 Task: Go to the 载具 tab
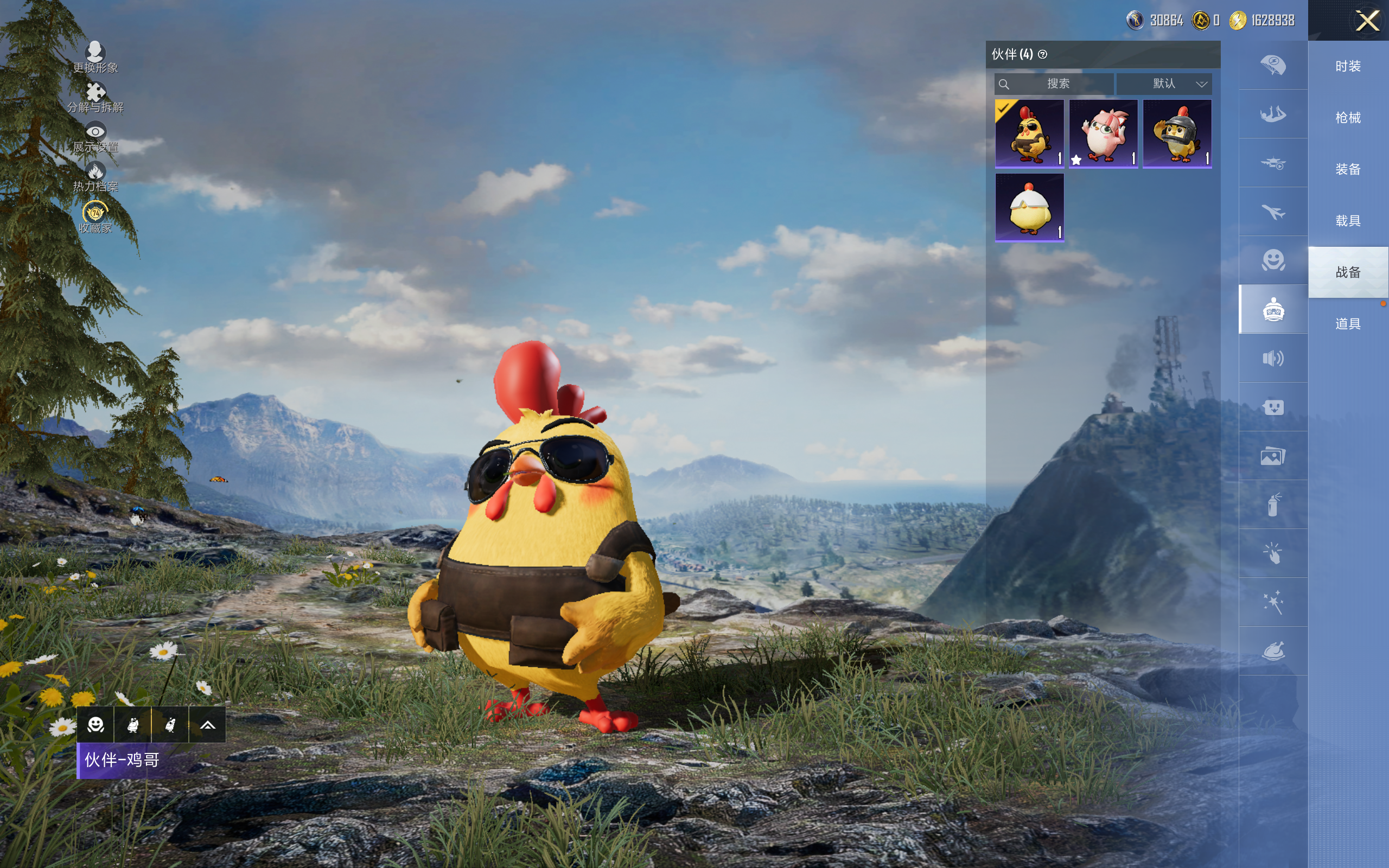pyautogui.click(x=1348, y=221)
